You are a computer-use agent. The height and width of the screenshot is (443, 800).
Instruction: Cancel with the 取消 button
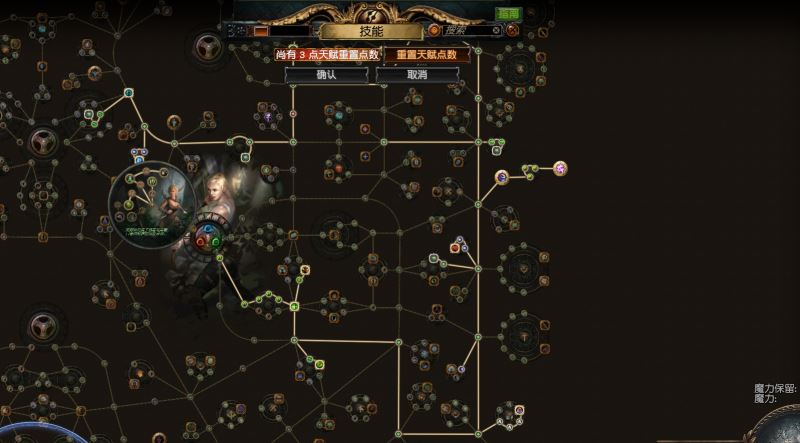pyautogui.click(x=416, y=74)
